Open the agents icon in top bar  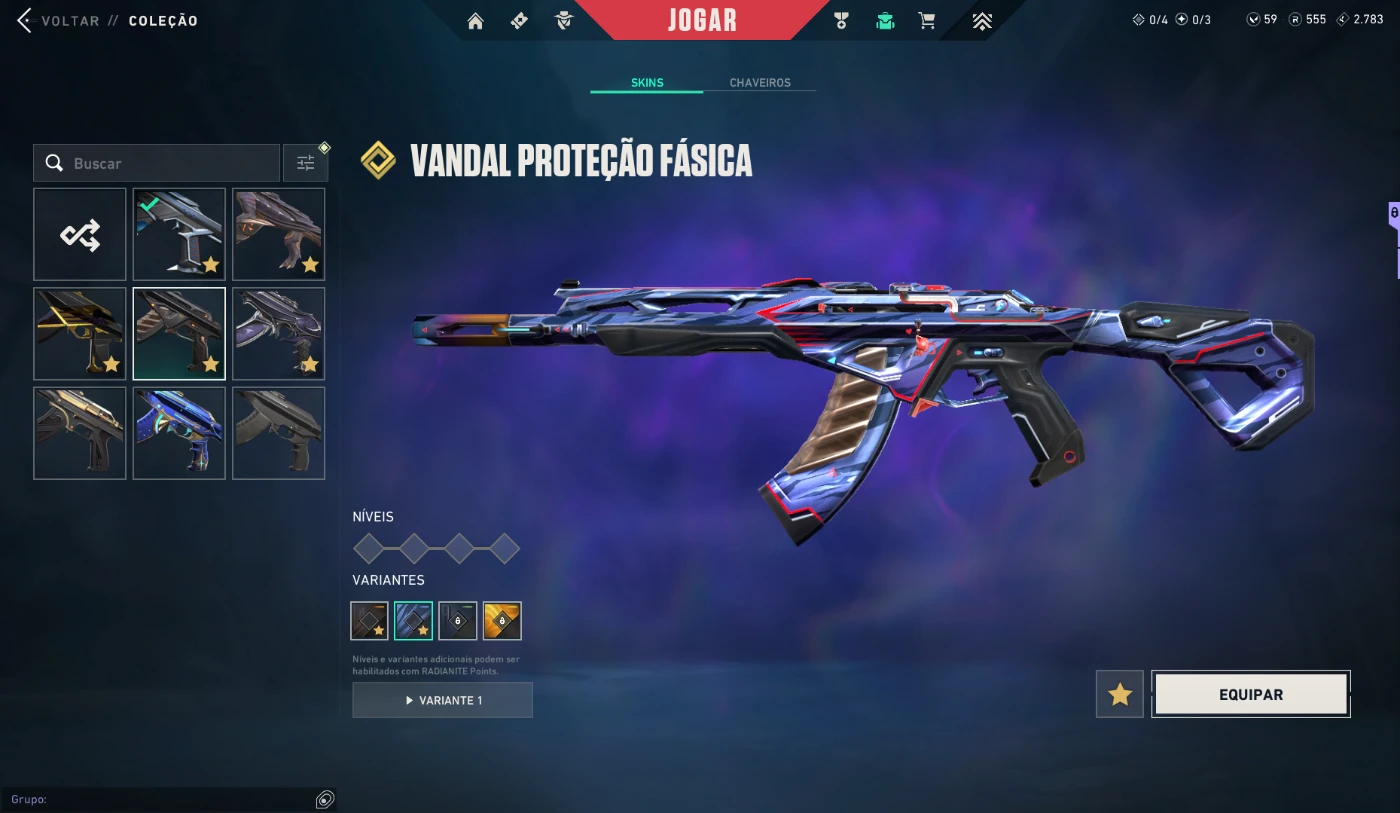(x=564, y=21)
